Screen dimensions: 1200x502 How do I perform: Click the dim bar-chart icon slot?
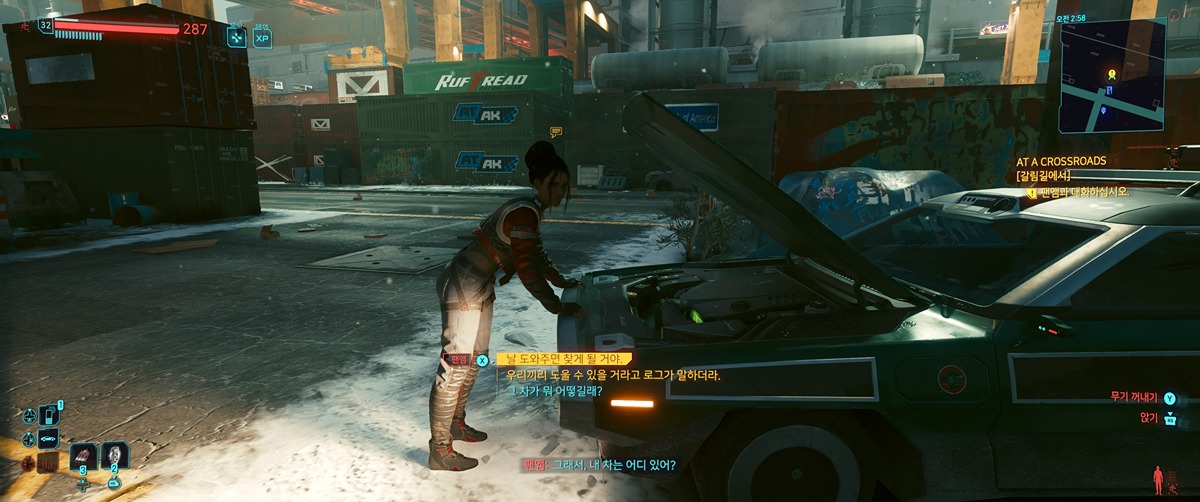tap(48, 461)
